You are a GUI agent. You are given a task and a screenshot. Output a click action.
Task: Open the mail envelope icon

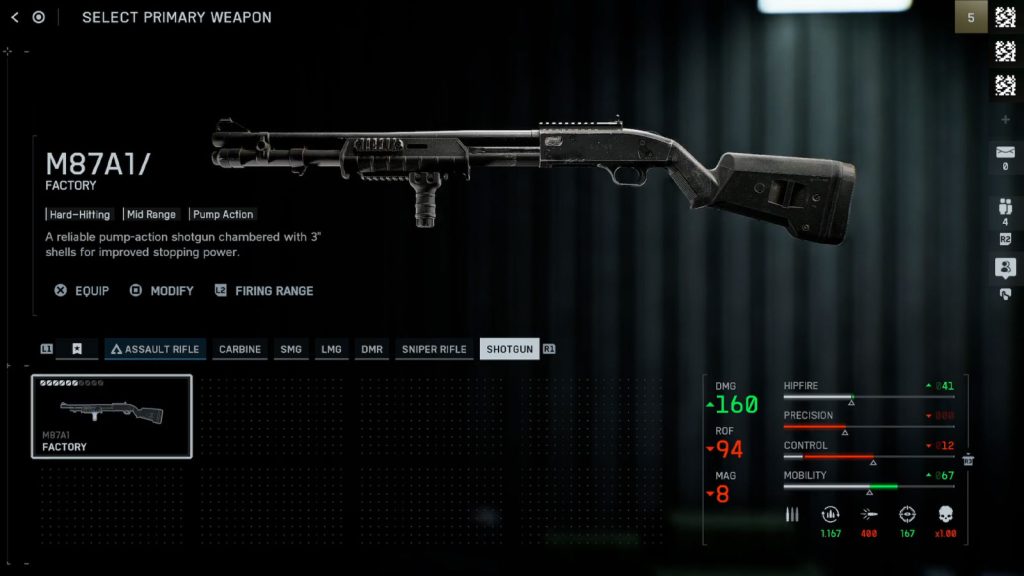[x=1005, y=153]
